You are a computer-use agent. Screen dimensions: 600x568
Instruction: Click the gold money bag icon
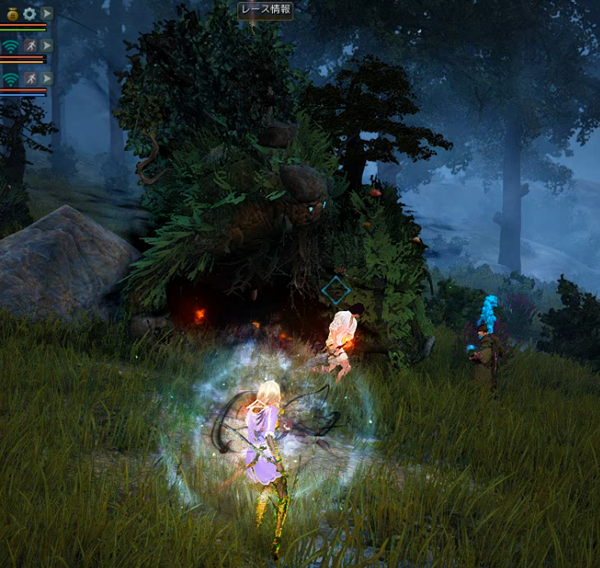point(11,14)
